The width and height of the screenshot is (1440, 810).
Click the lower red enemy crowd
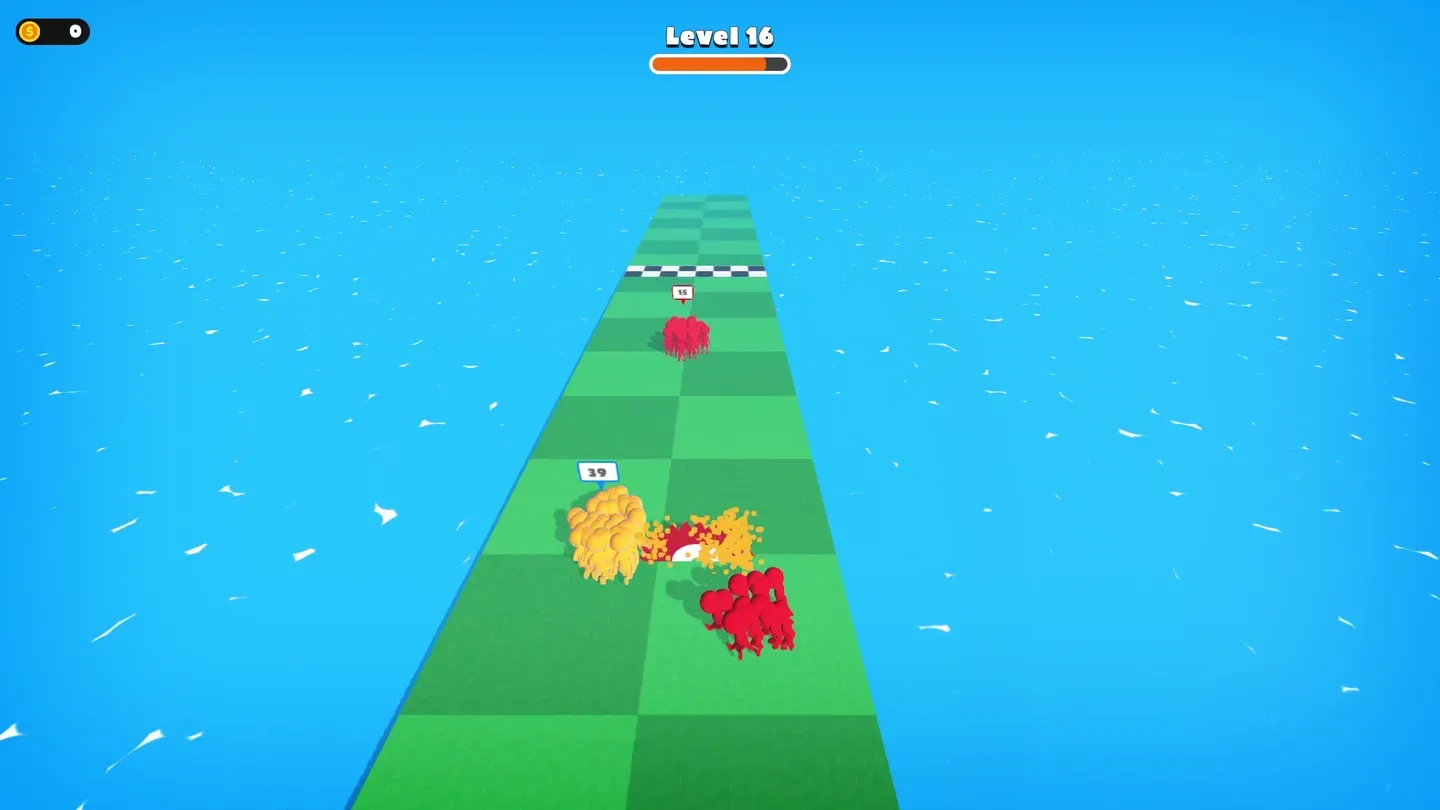click(x=753, y=610)
